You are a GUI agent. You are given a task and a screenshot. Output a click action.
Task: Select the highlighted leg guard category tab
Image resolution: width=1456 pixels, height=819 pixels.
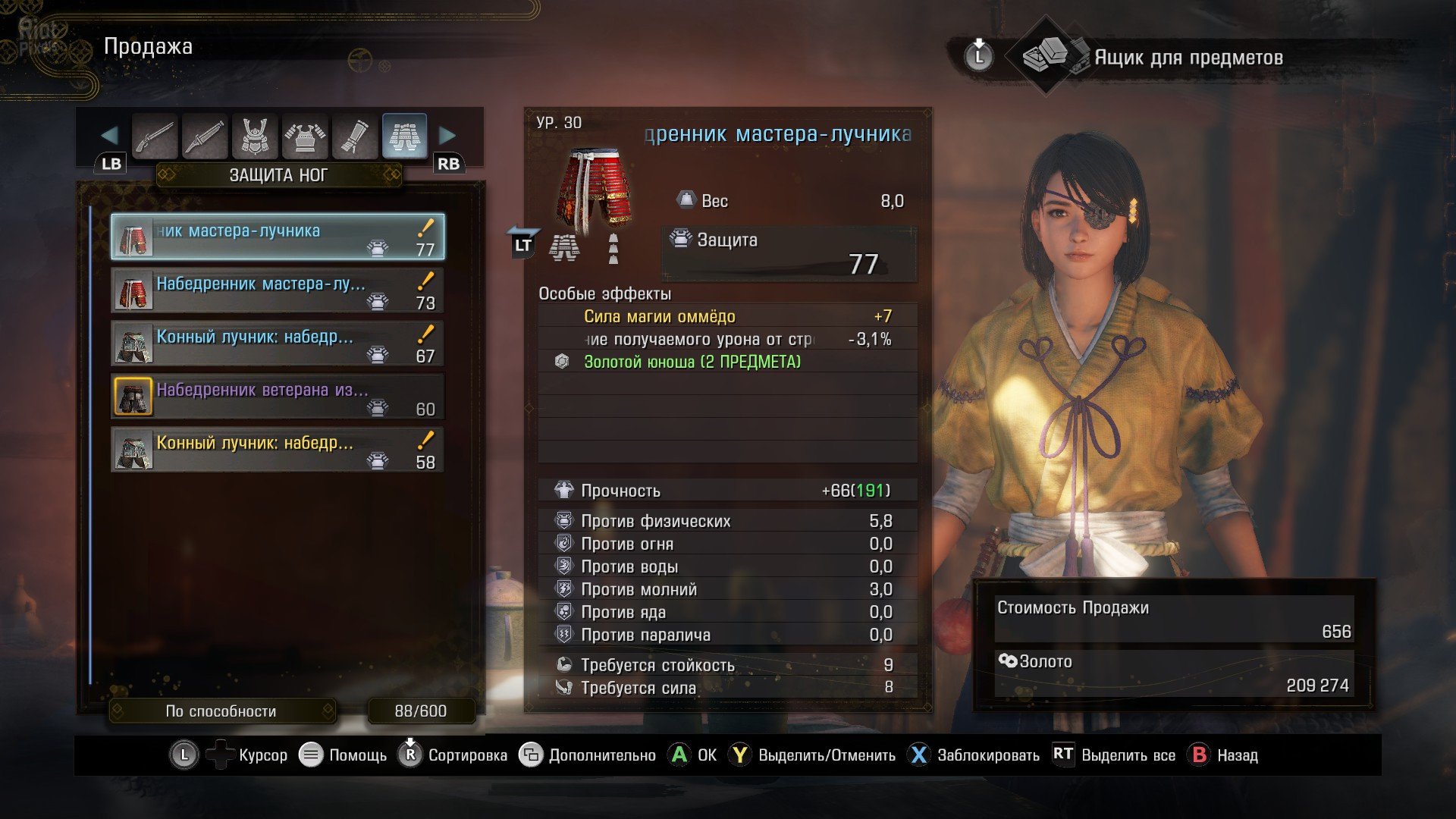point(404,136)
